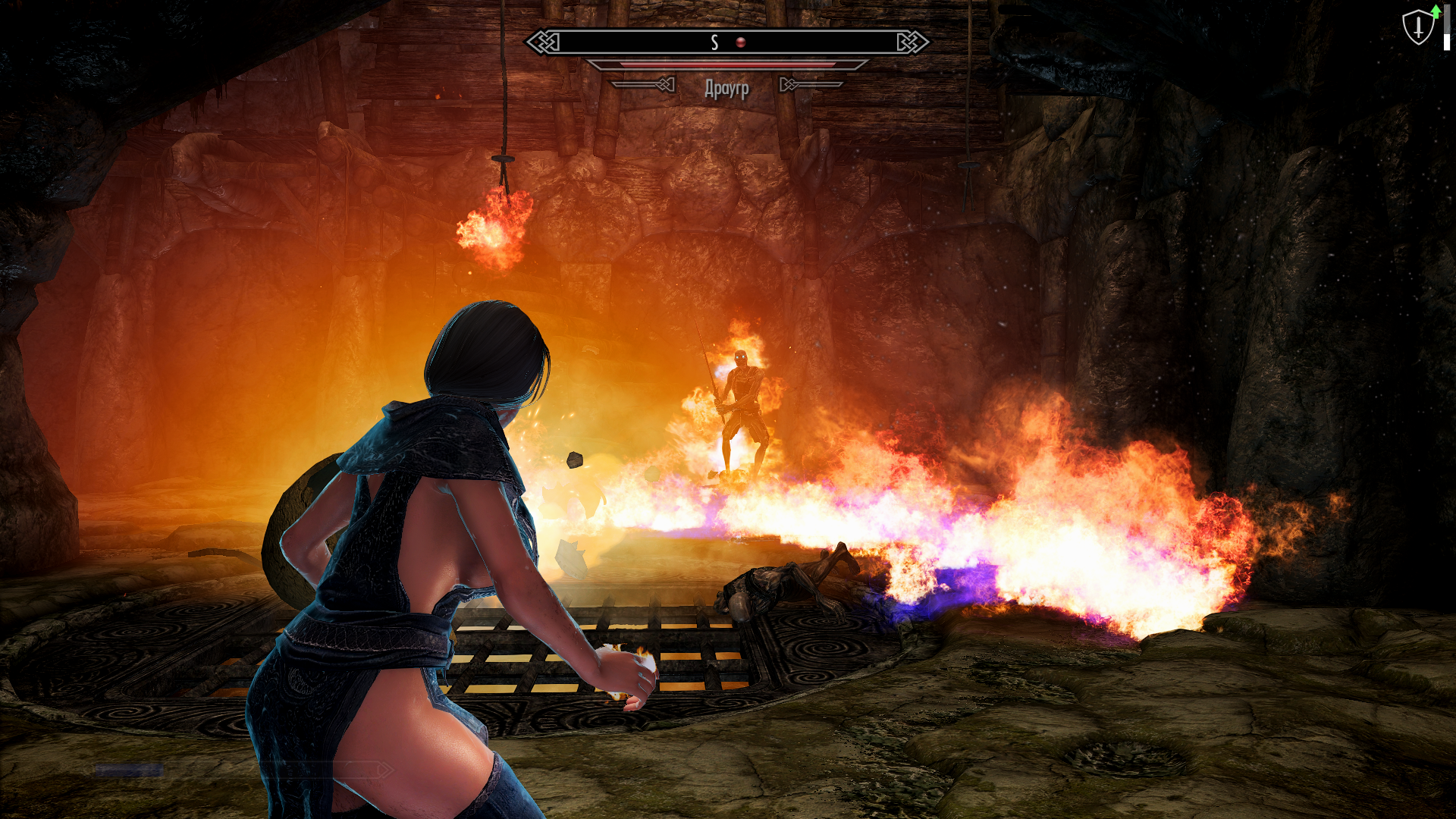
Task: Click the shield and sword status icon
Action: click(1417, 28)
